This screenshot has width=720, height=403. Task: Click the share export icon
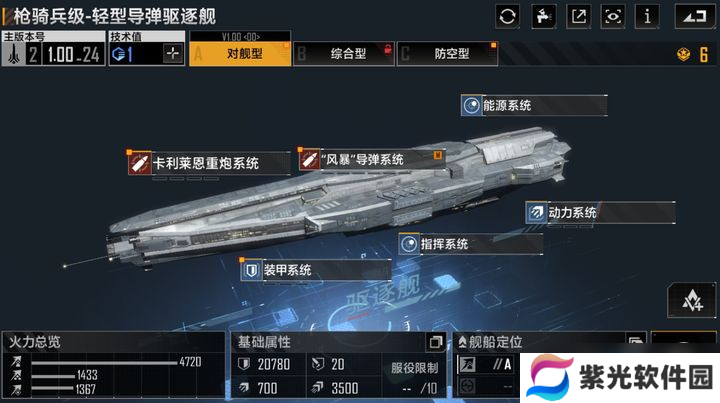578,15
